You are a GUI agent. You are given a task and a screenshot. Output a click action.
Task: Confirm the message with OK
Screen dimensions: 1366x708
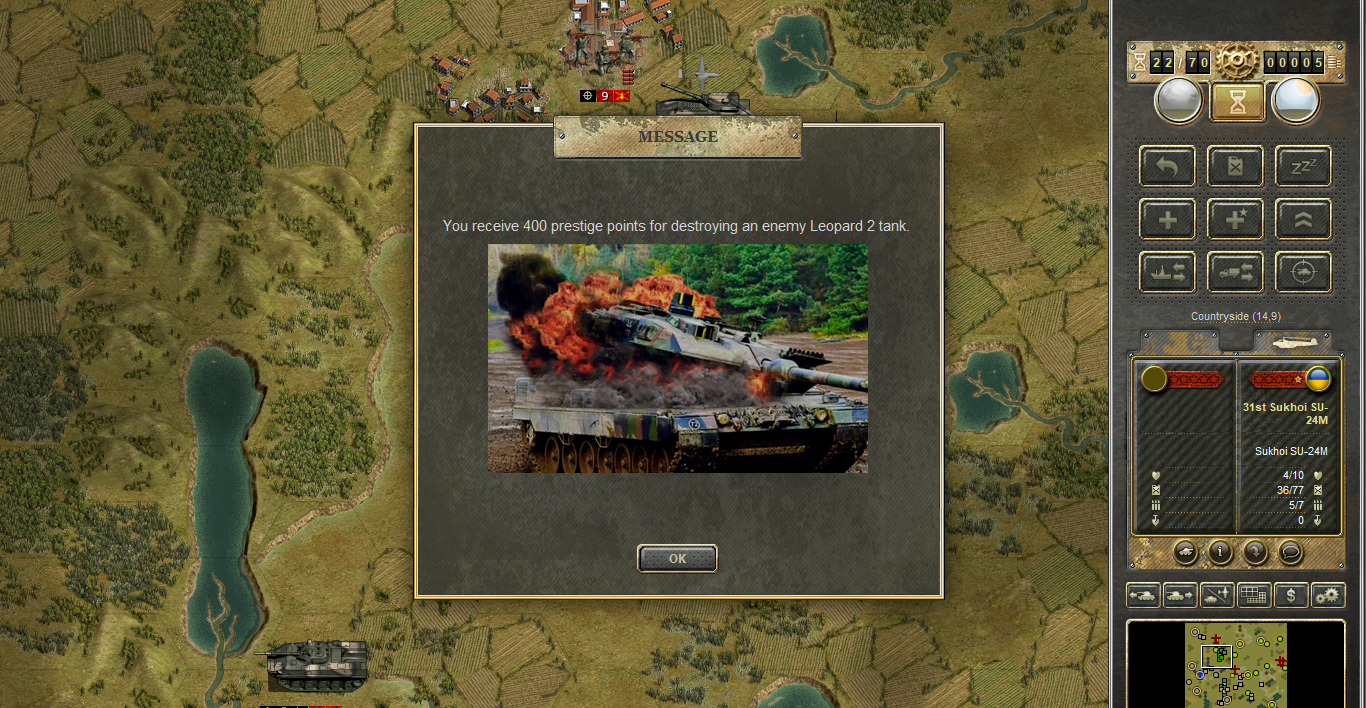point(677,558)
